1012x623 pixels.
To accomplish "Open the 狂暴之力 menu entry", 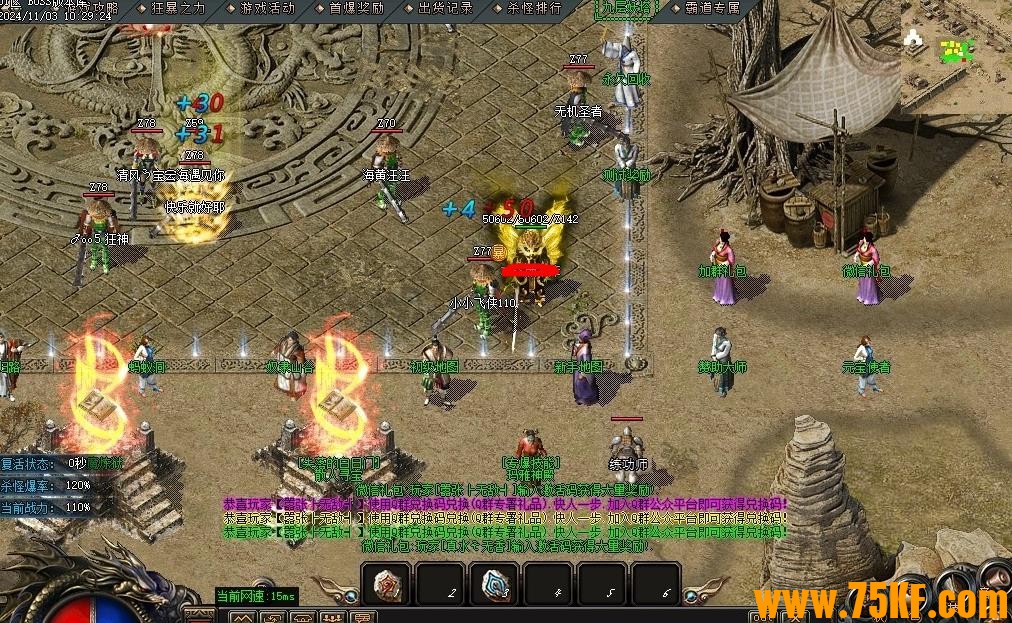I will click(x=178, y=8).
